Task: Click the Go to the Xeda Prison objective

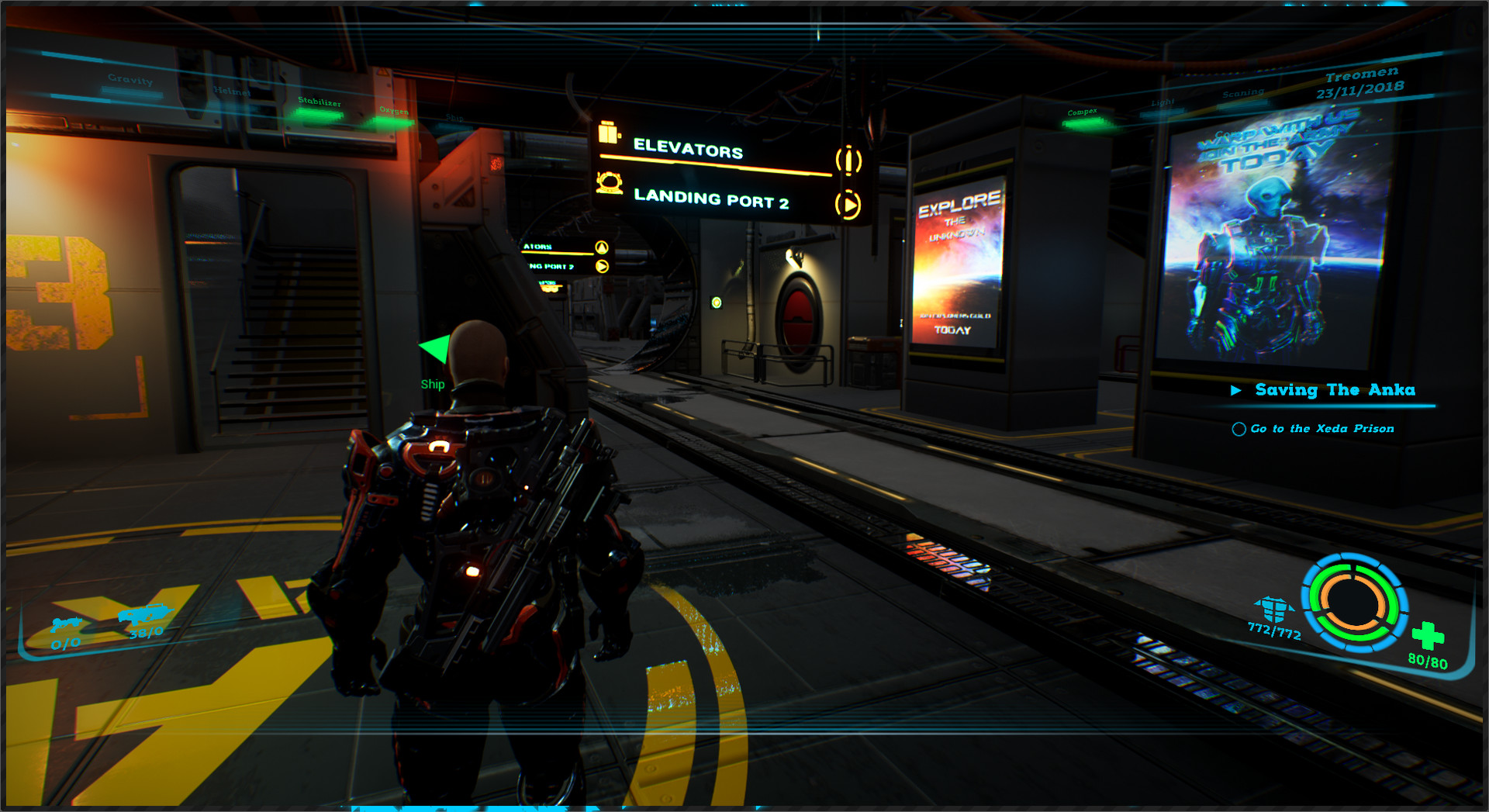Action: point(1321,428)
